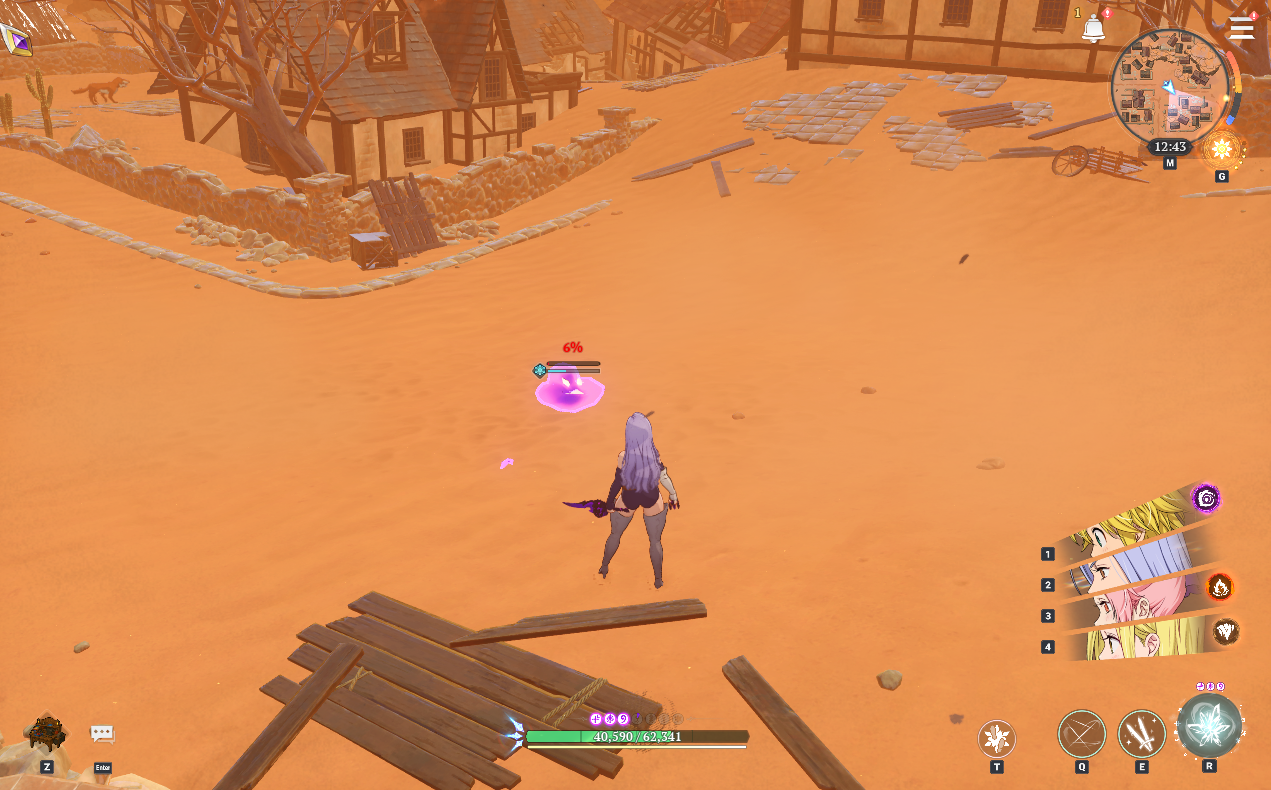The height and width of the screenshot is (790, 1271).
Task: Check the notification bell
Action: (x=1093, y=29)
